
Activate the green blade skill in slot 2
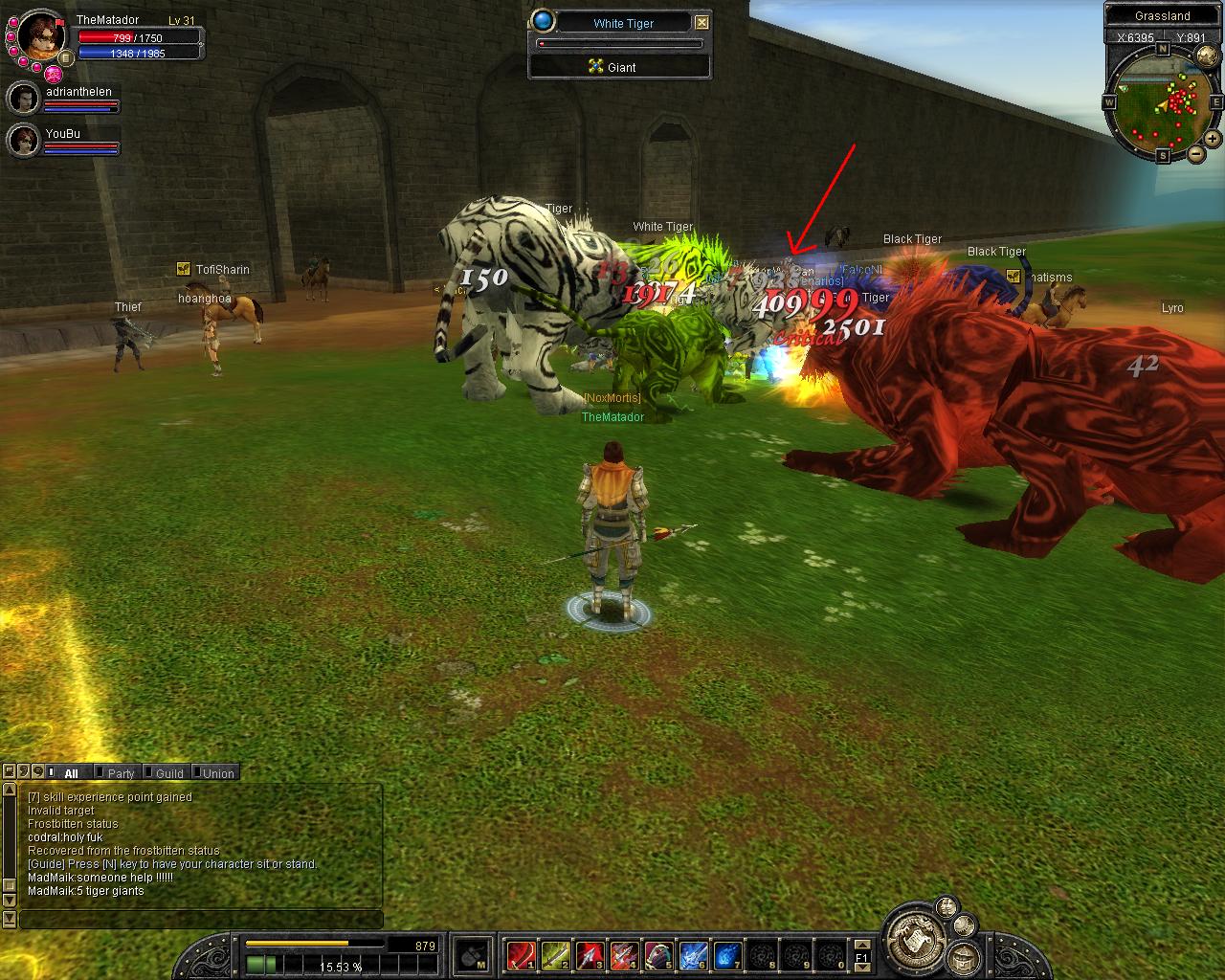click(555, 954)
